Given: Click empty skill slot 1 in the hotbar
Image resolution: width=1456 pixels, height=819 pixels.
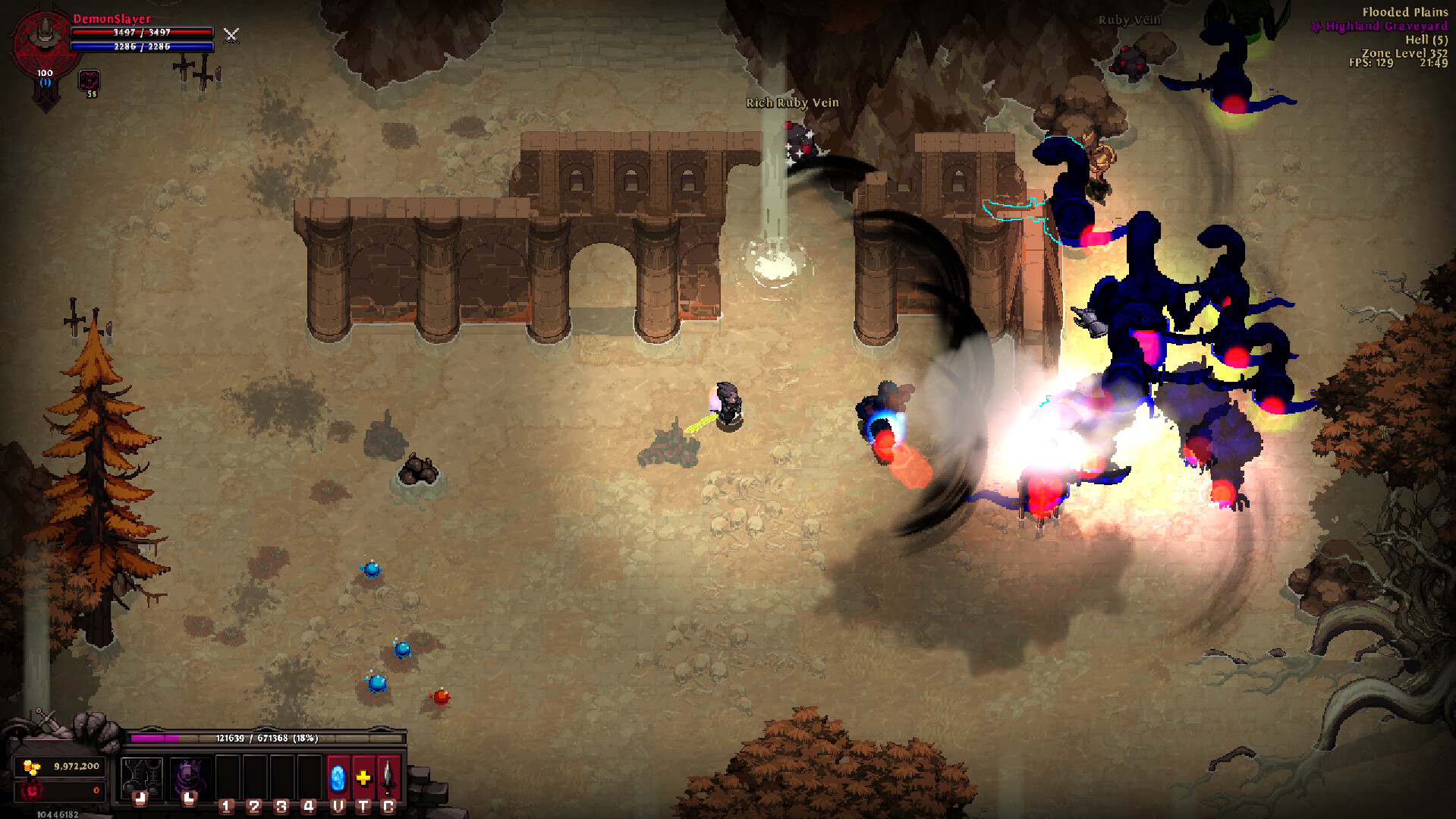Looking at the screenshot, I should (229, 778).
